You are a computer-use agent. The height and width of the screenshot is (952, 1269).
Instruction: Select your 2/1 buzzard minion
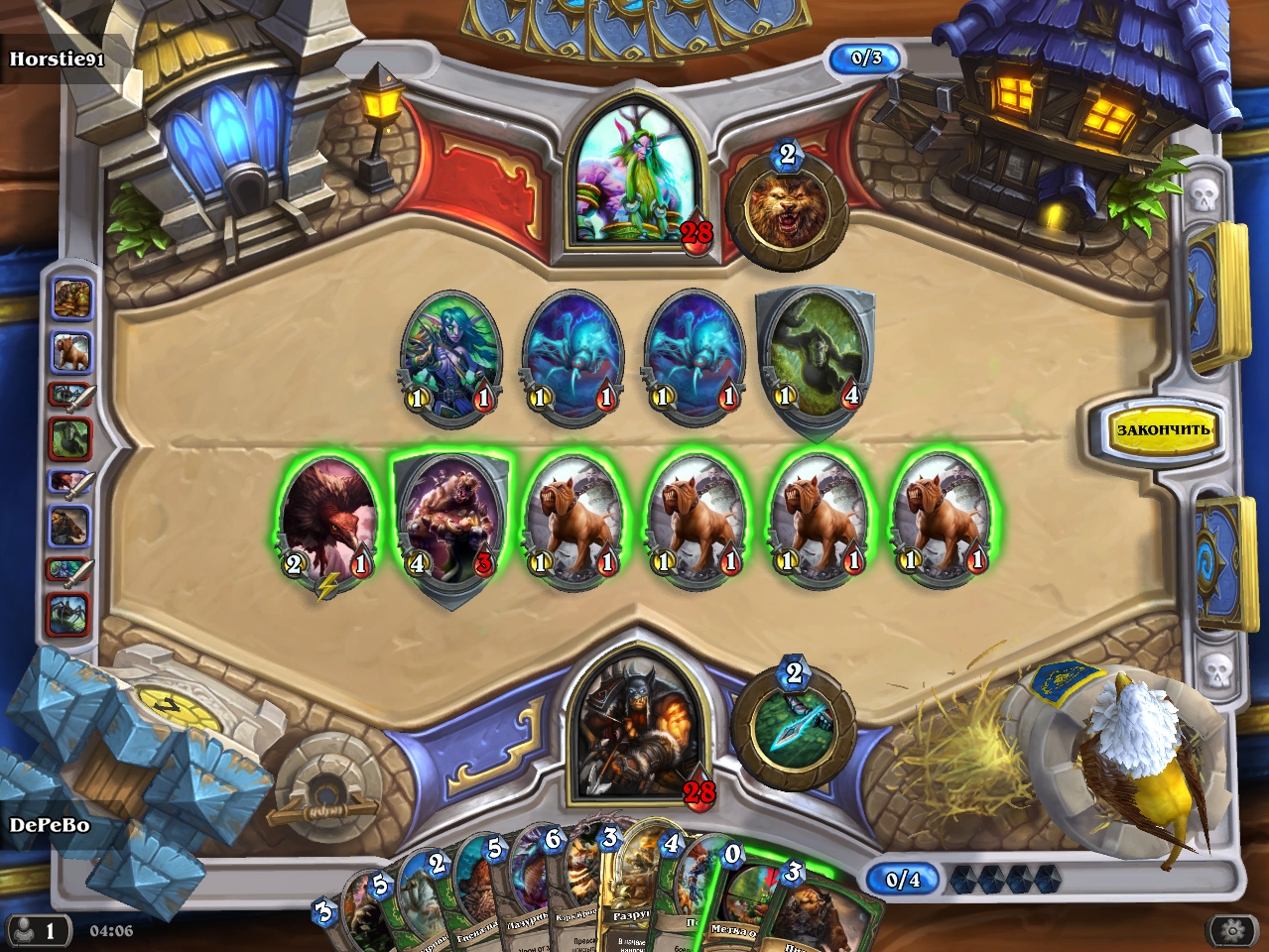(326, 521)
